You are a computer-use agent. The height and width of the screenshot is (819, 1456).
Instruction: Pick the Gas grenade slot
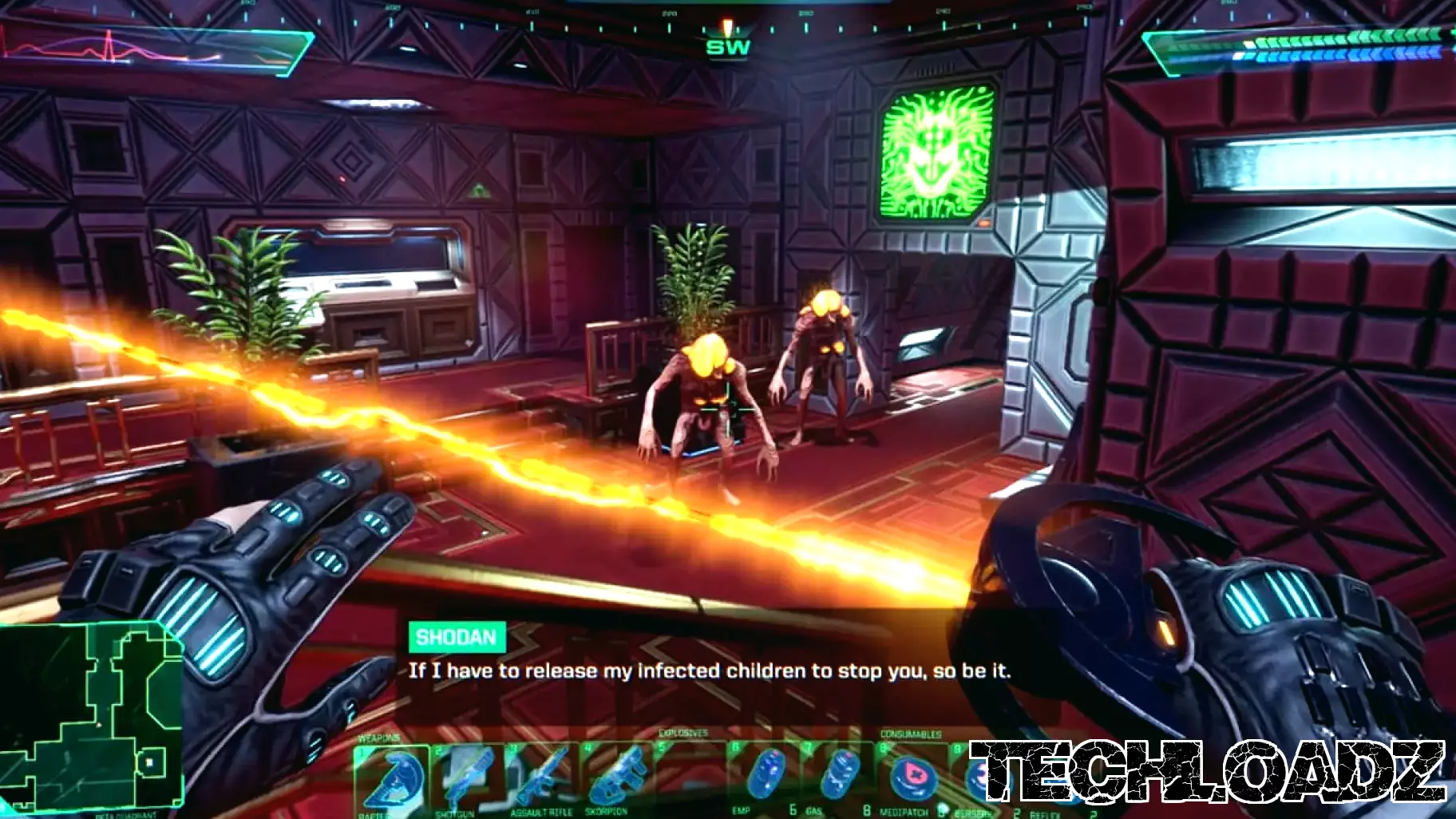[838, 774]
